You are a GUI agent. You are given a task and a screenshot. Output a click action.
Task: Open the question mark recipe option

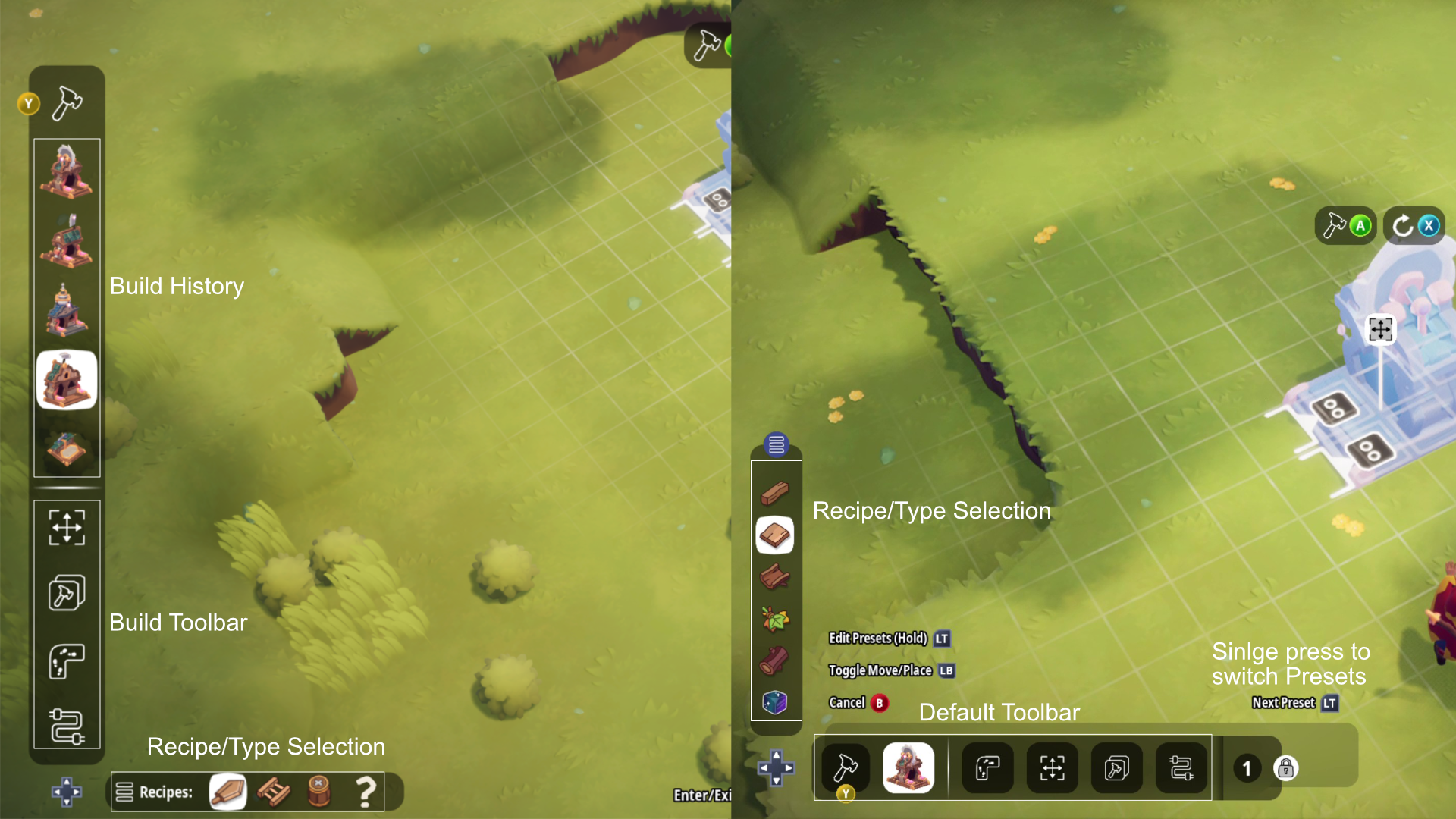[x=366, y=792]
